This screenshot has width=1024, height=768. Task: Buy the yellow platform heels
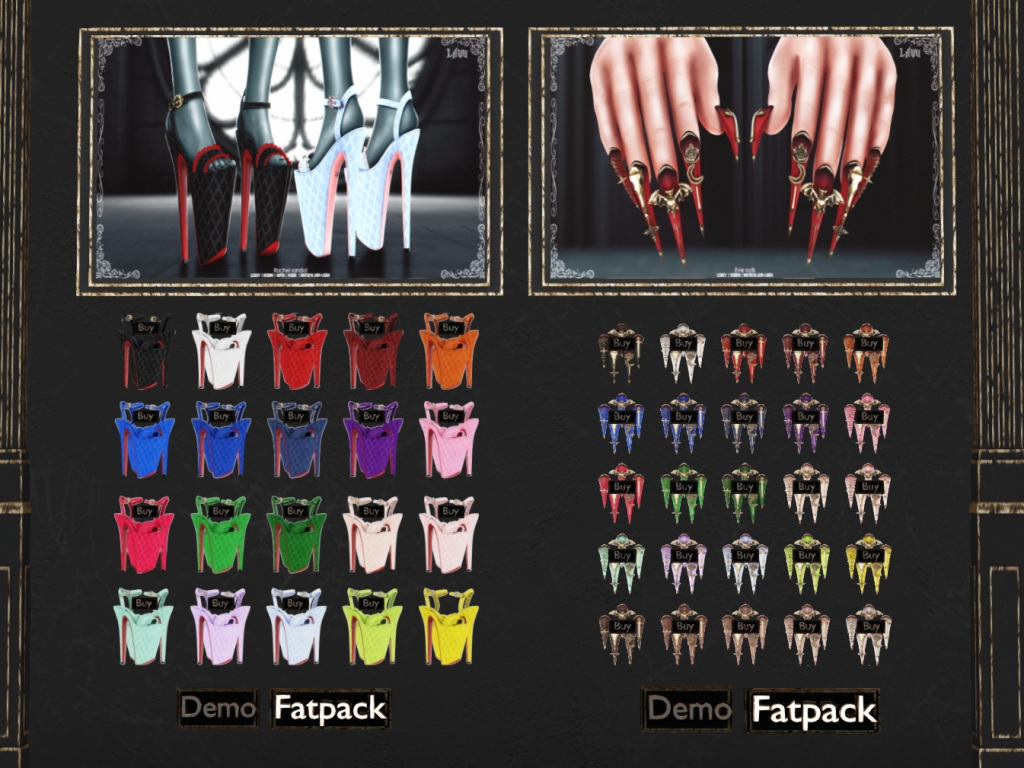point(450,604)
